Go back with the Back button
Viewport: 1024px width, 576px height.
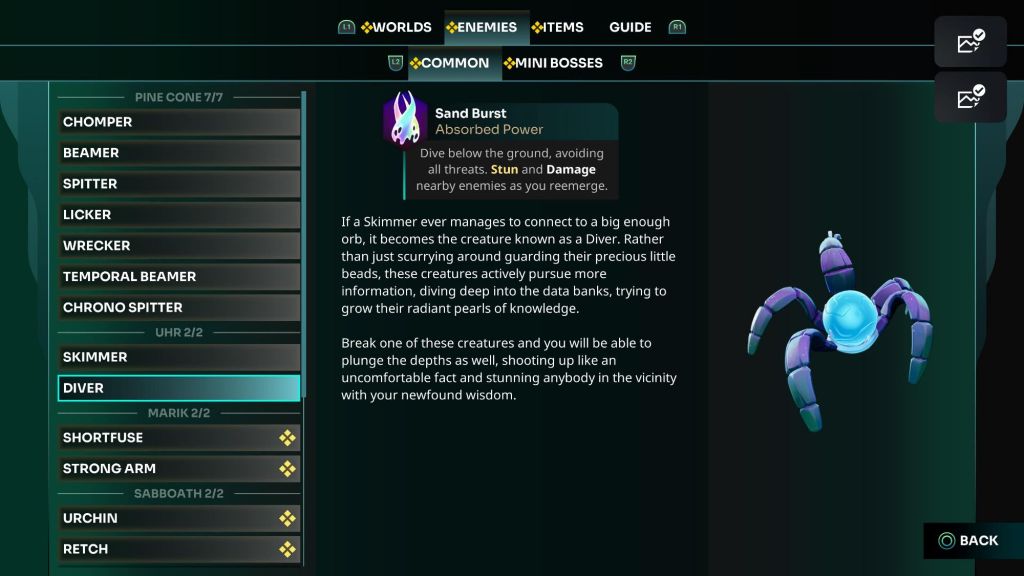click(x=968, y=540)
